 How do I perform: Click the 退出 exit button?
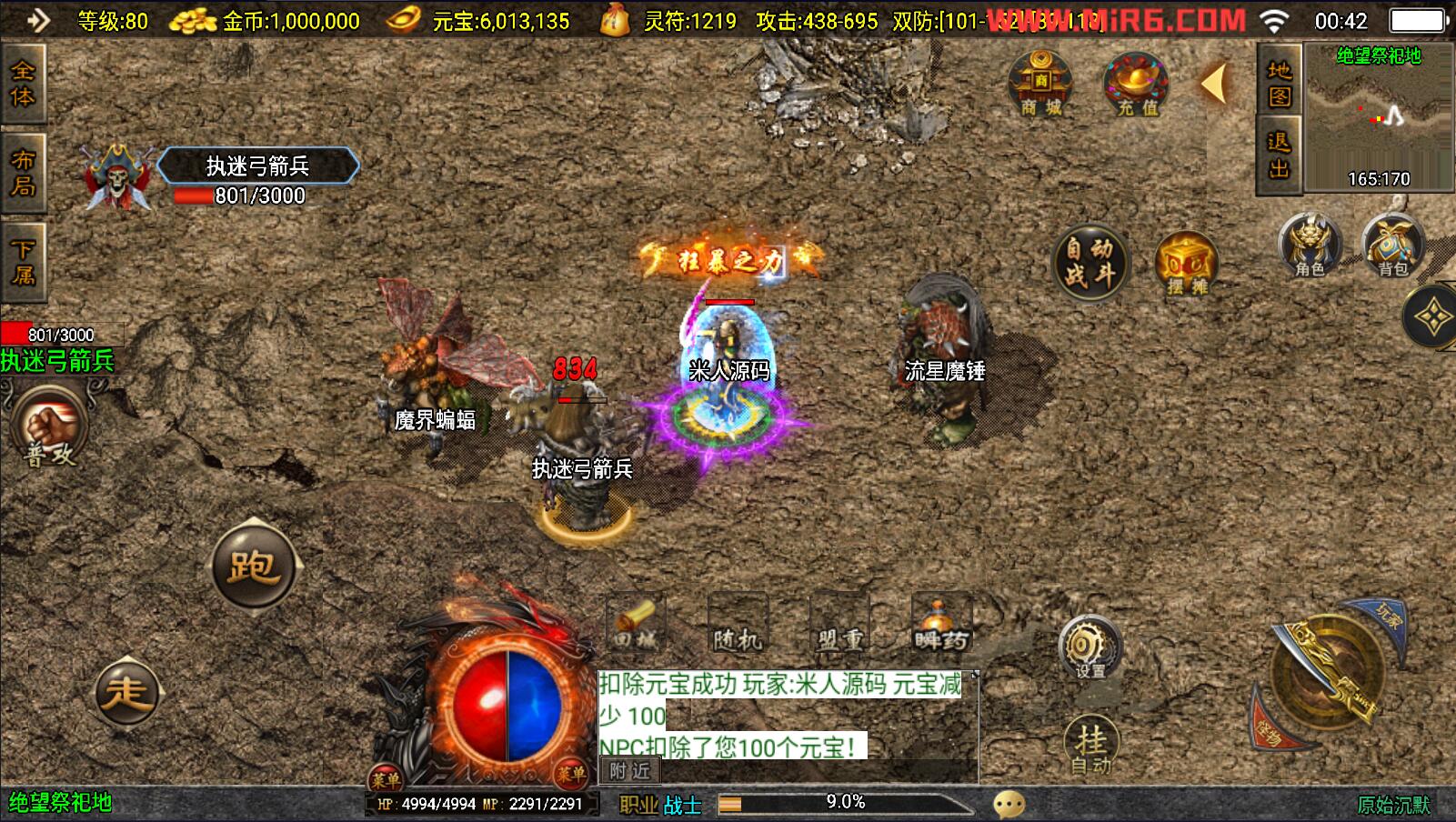(1279, 155)
